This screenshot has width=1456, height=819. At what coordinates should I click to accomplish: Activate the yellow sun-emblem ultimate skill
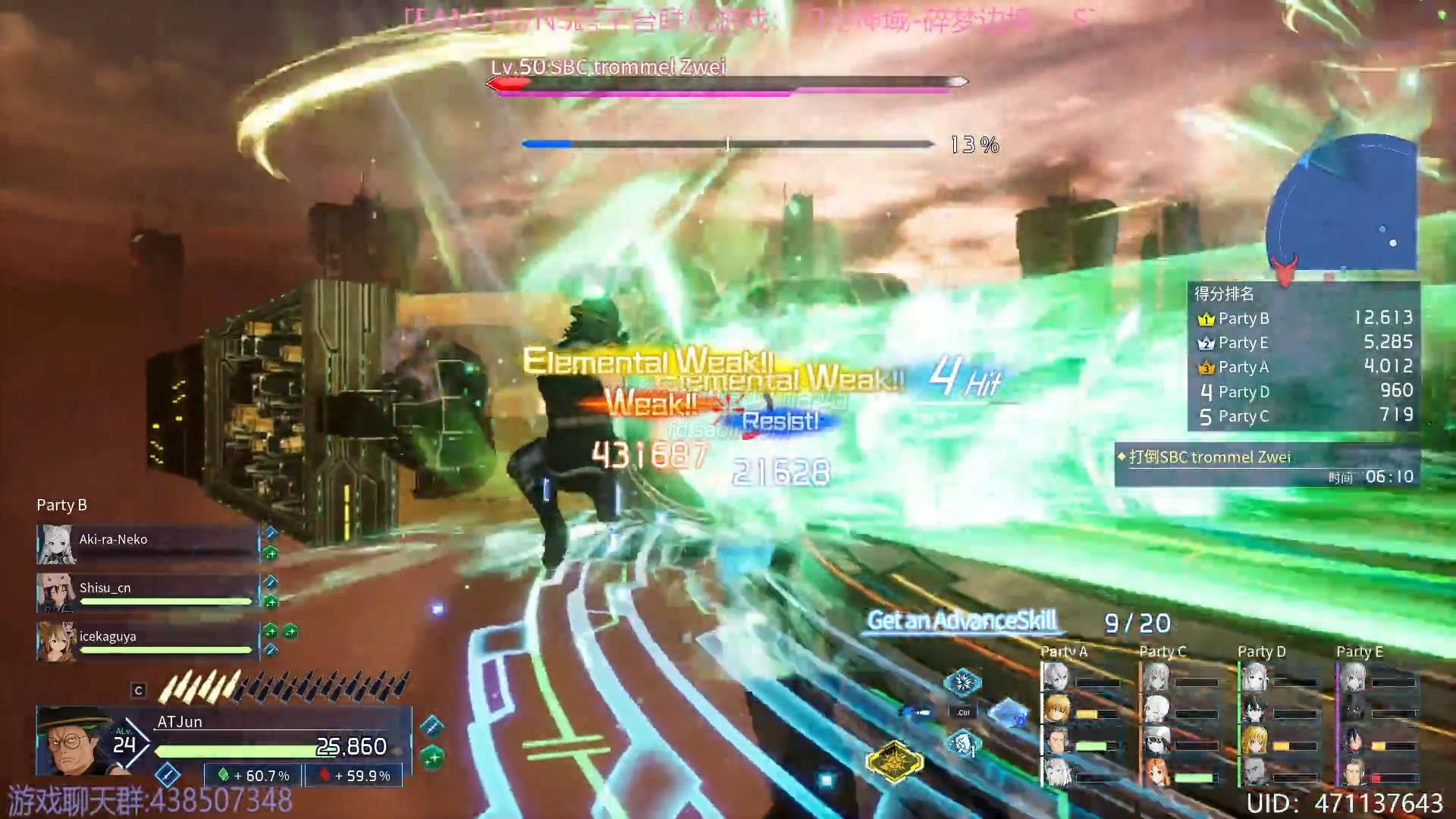click(x=895, y=760)
